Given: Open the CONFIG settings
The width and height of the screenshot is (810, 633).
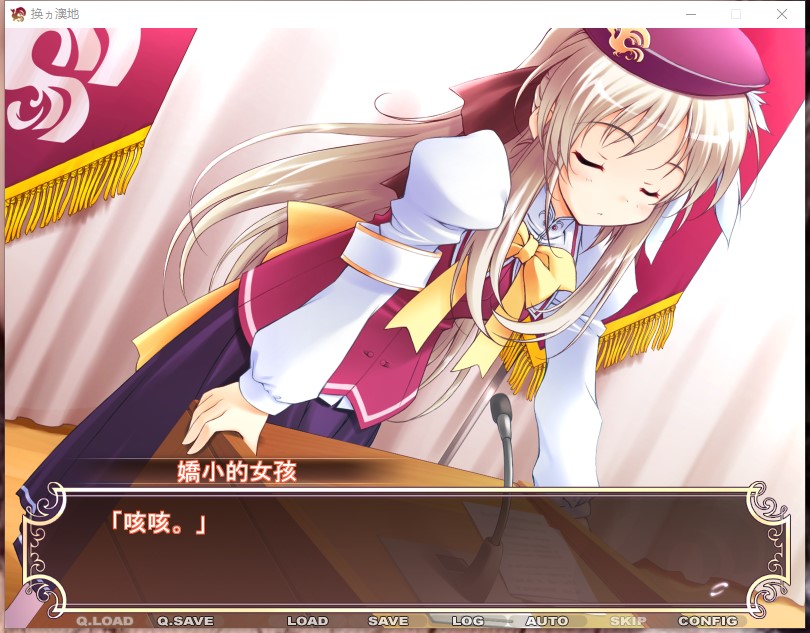Looking at the screenshot, I should (708, 621).
